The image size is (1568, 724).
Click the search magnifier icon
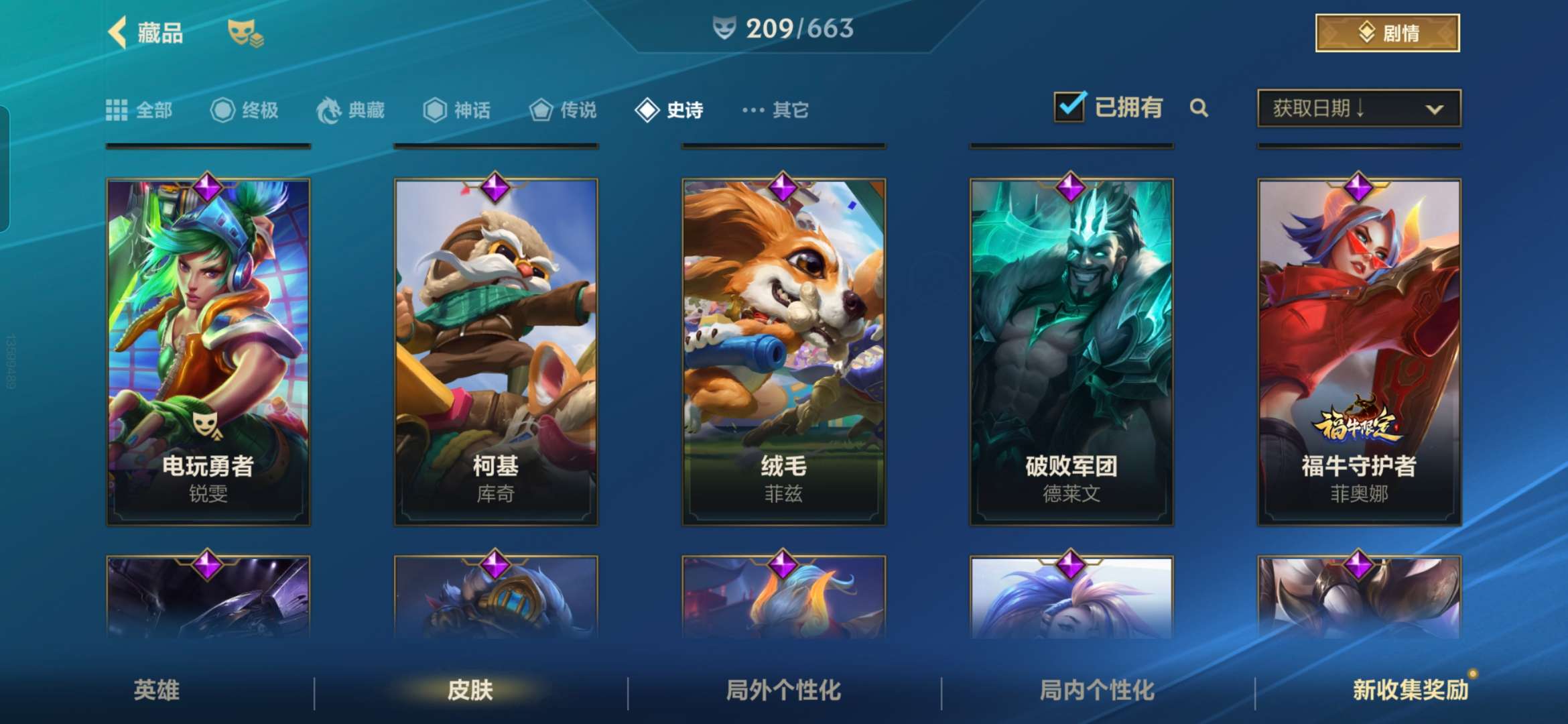point(1200,108)
